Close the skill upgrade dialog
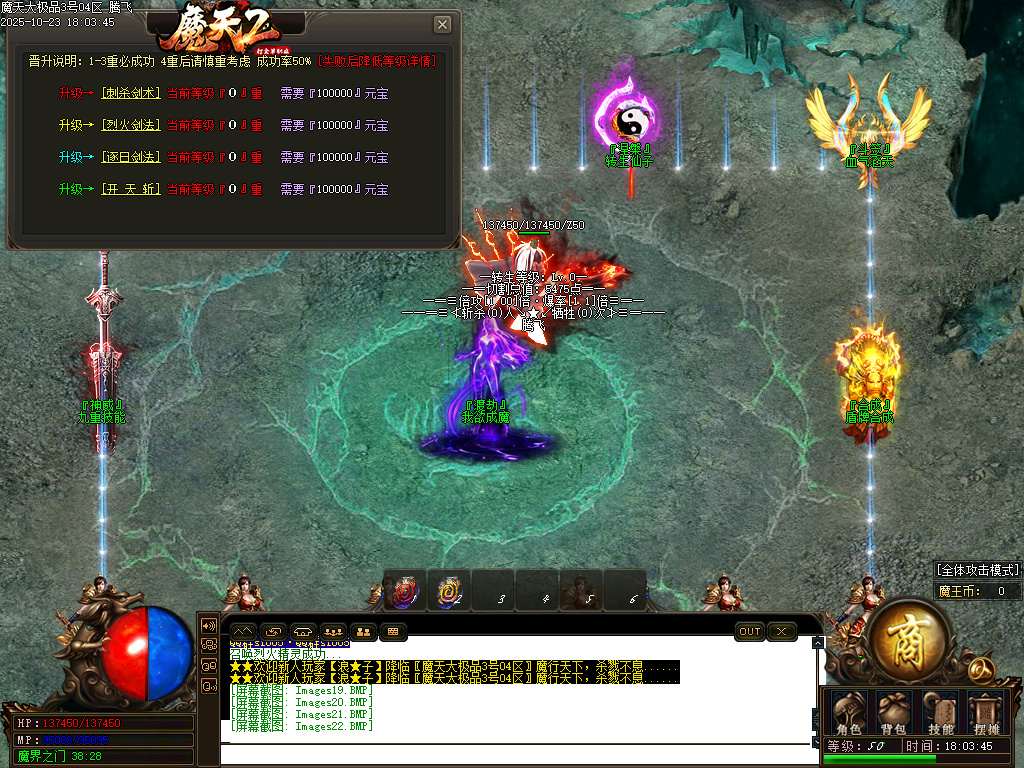 pyautogui.click(x=442, y=25)
